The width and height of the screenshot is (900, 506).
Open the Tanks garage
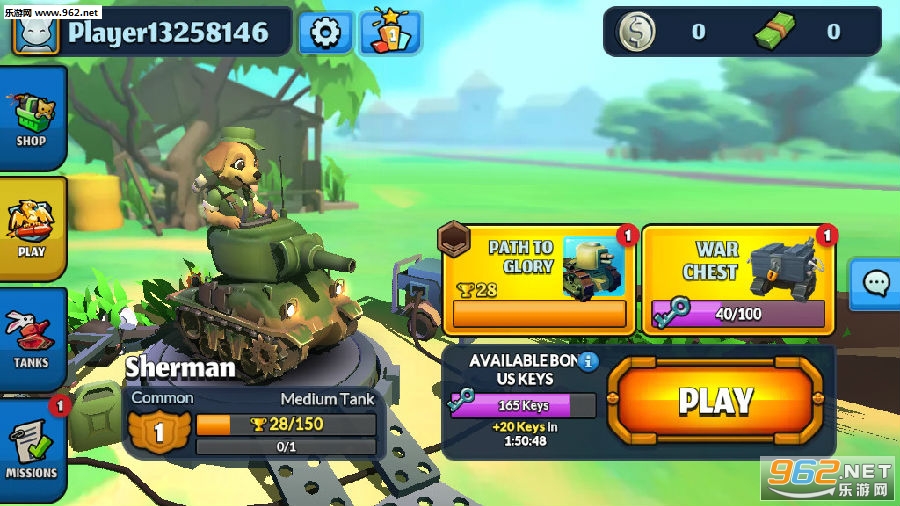32,340
